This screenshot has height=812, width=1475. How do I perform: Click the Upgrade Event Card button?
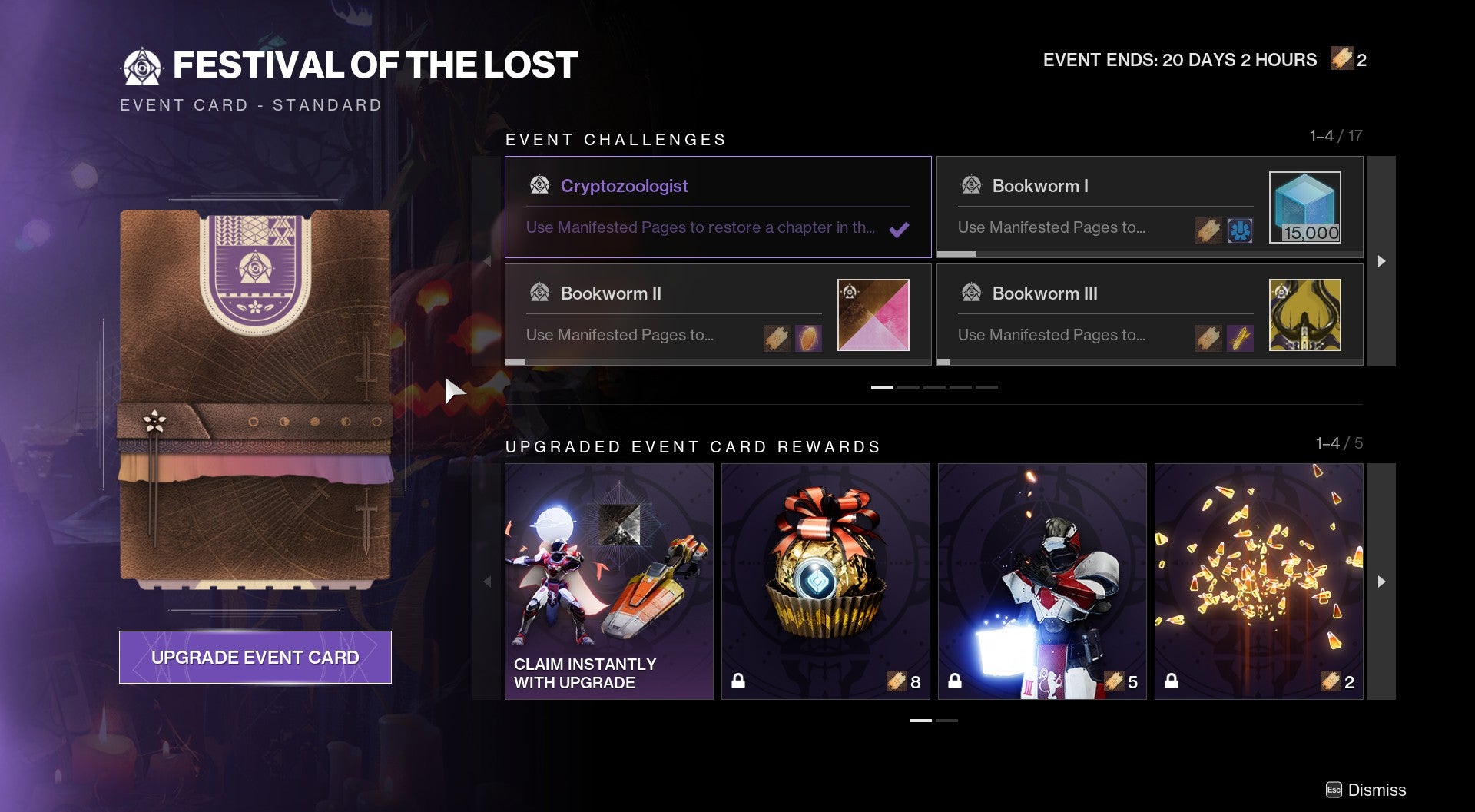tap(255, 657)
